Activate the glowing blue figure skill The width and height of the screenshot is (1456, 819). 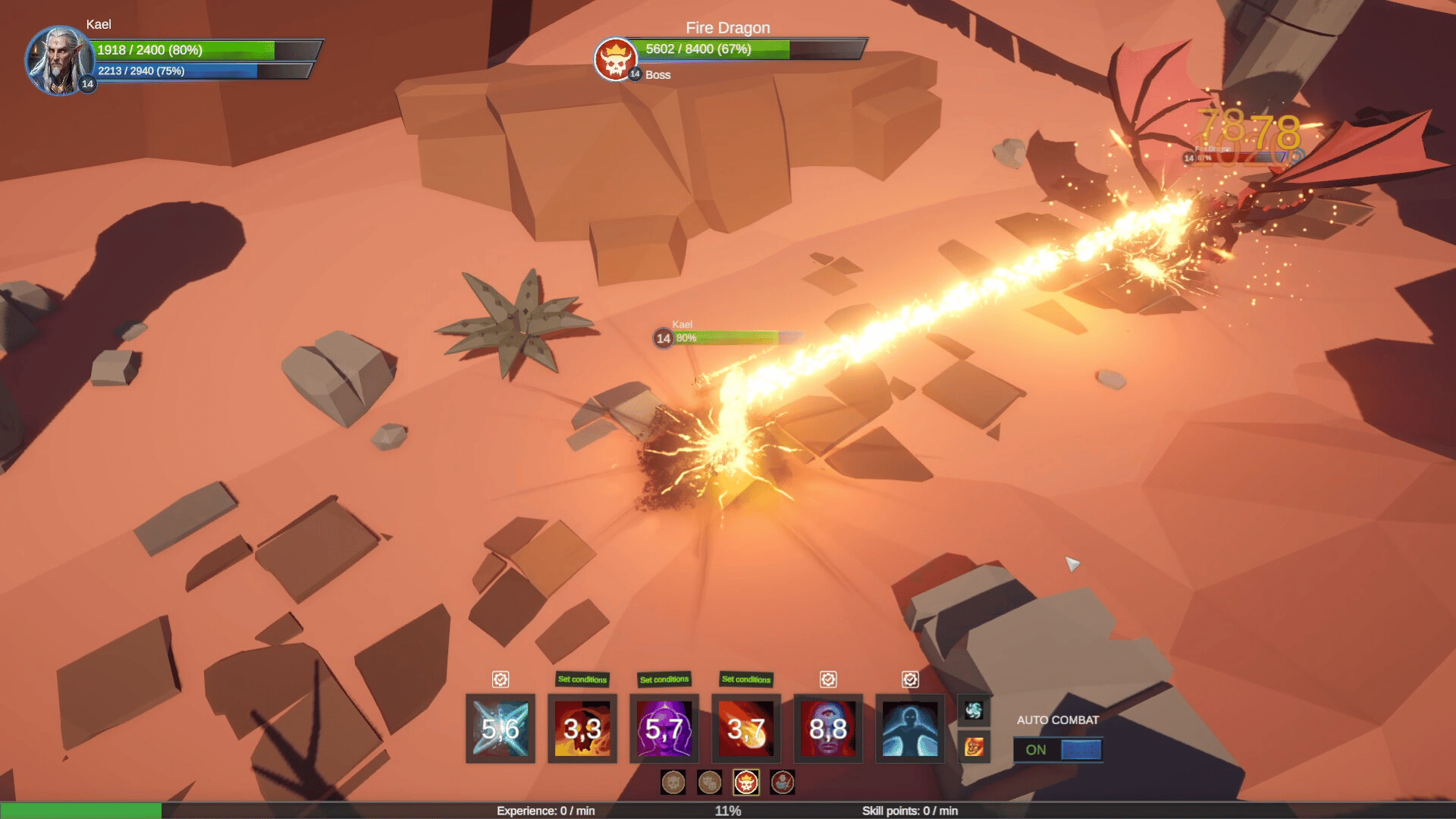(910, 729)
